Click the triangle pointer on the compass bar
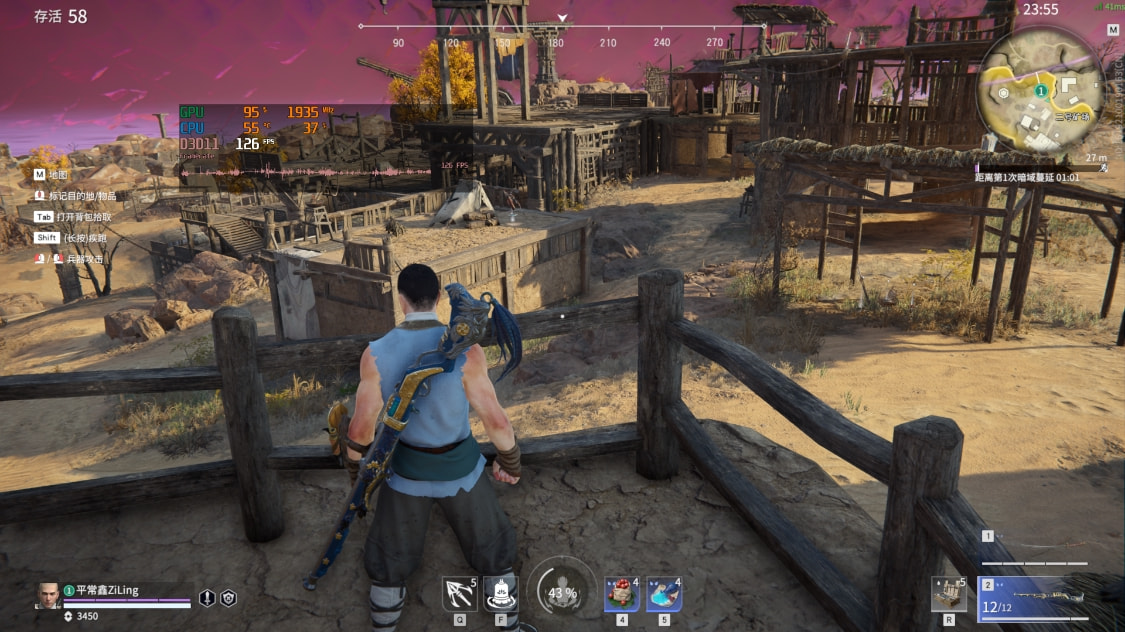This screenshot has width=1125, height=632. click(562, 18)
